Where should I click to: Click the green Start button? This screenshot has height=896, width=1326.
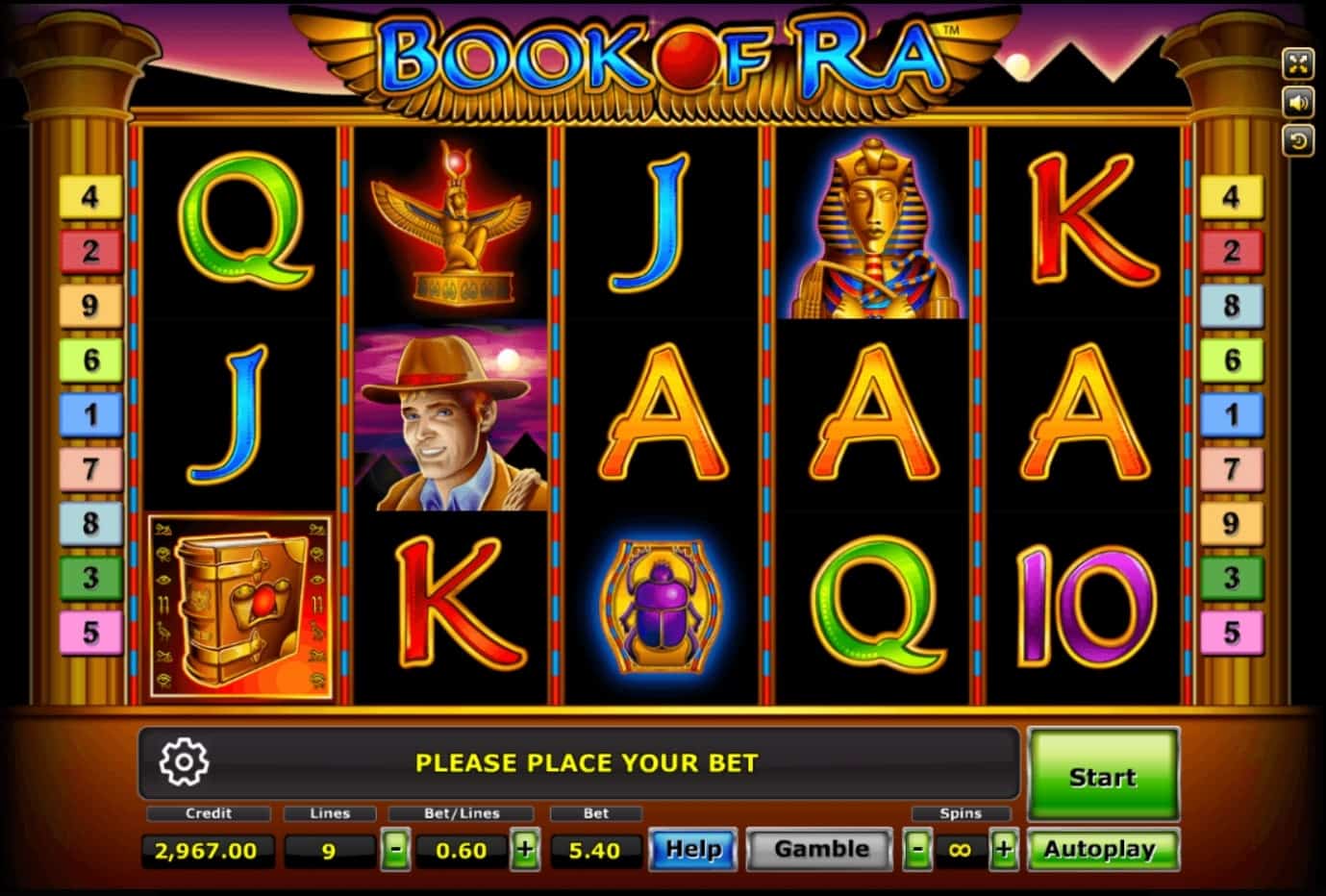[1103, 775]
